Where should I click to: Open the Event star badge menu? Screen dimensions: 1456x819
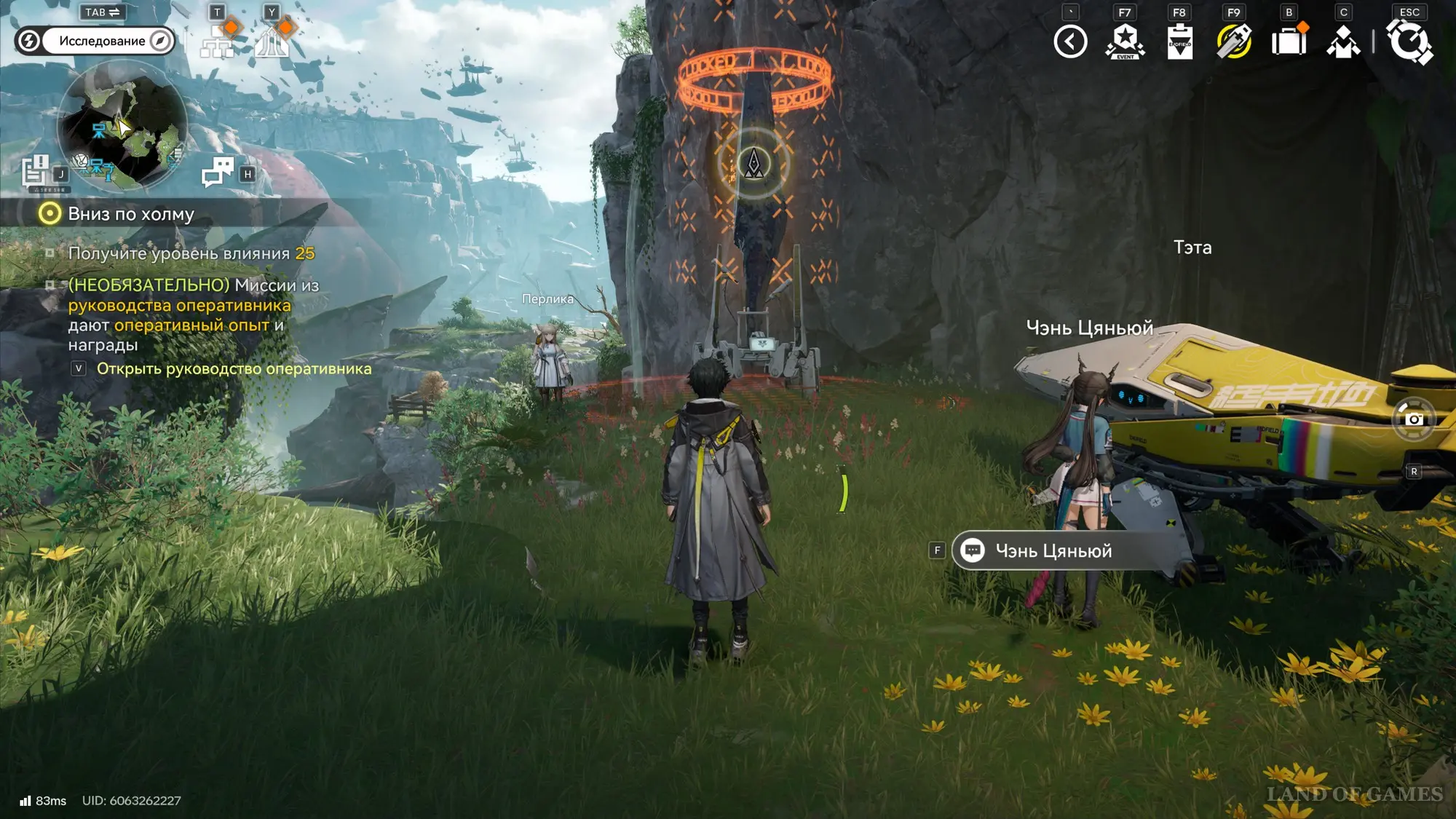1125,41
